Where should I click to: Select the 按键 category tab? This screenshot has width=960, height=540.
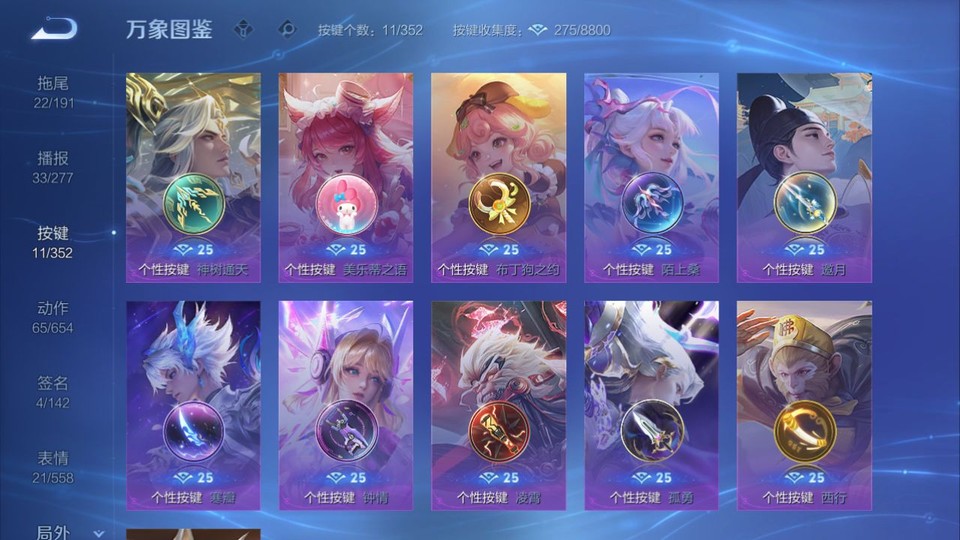click(54, 242)
